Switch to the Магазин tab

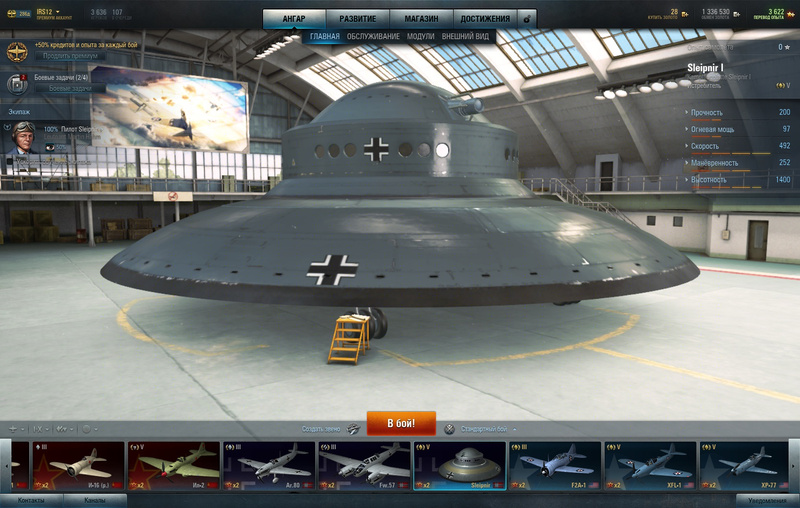(x=420, y=19)
